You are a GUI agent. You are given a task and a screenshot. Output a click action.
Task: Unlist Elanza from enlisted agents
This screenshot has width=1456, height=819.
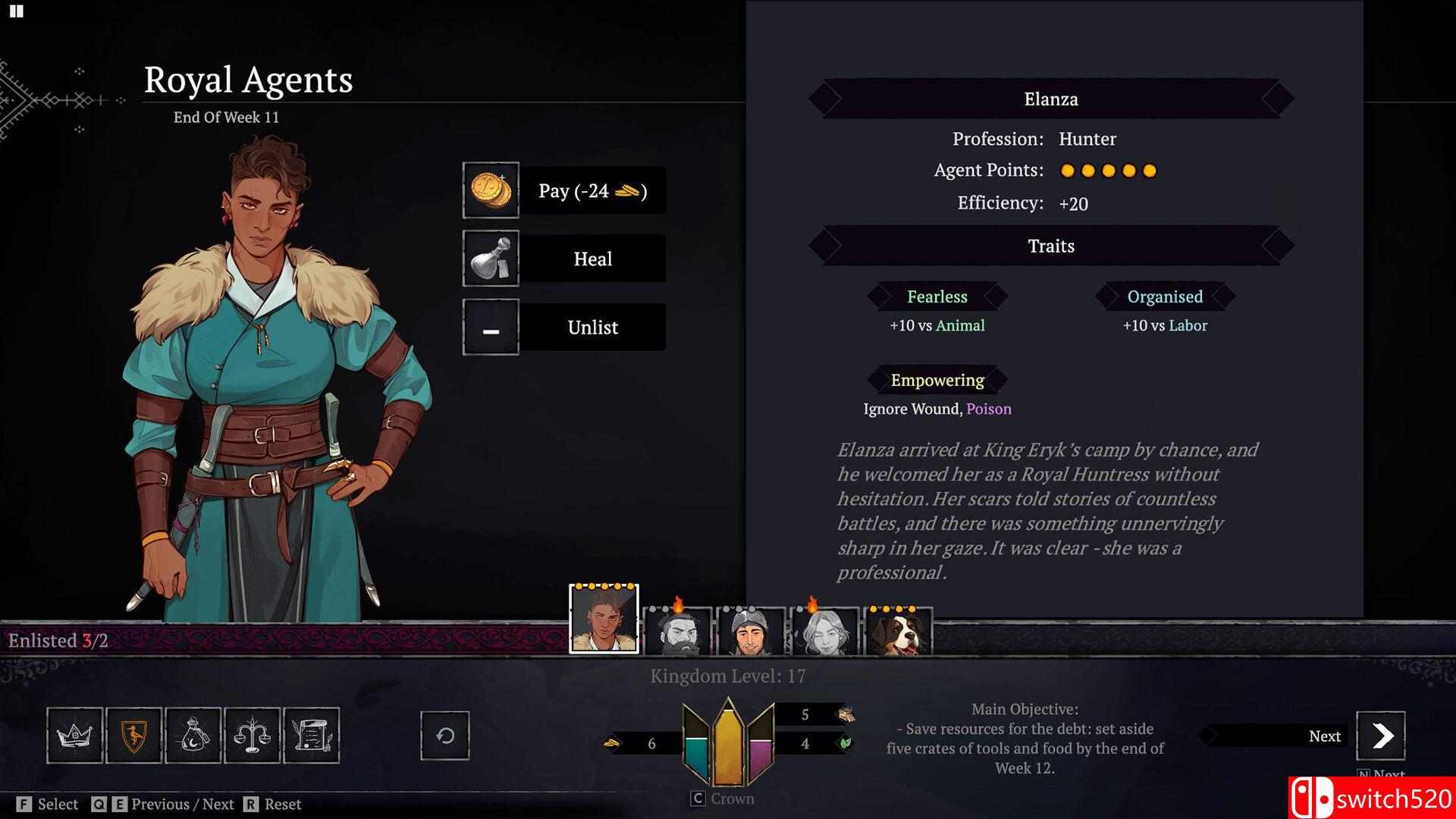[x=564, y=327]
